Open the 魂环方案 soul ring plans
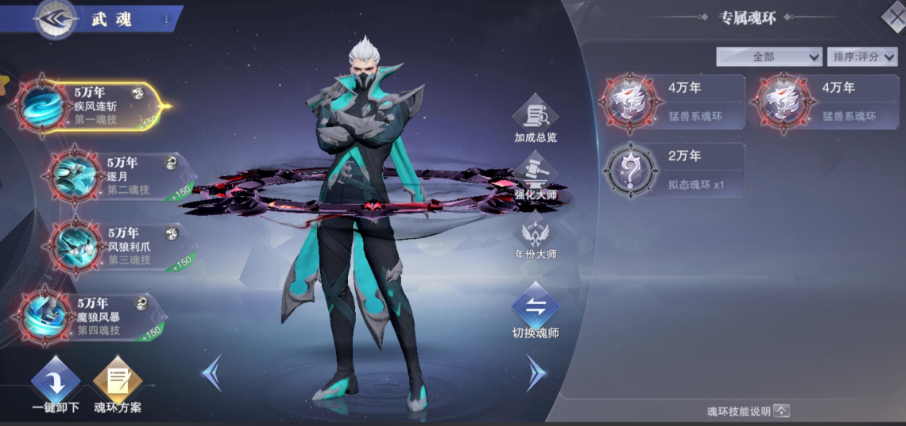906x426 pixels. point(117,383)
